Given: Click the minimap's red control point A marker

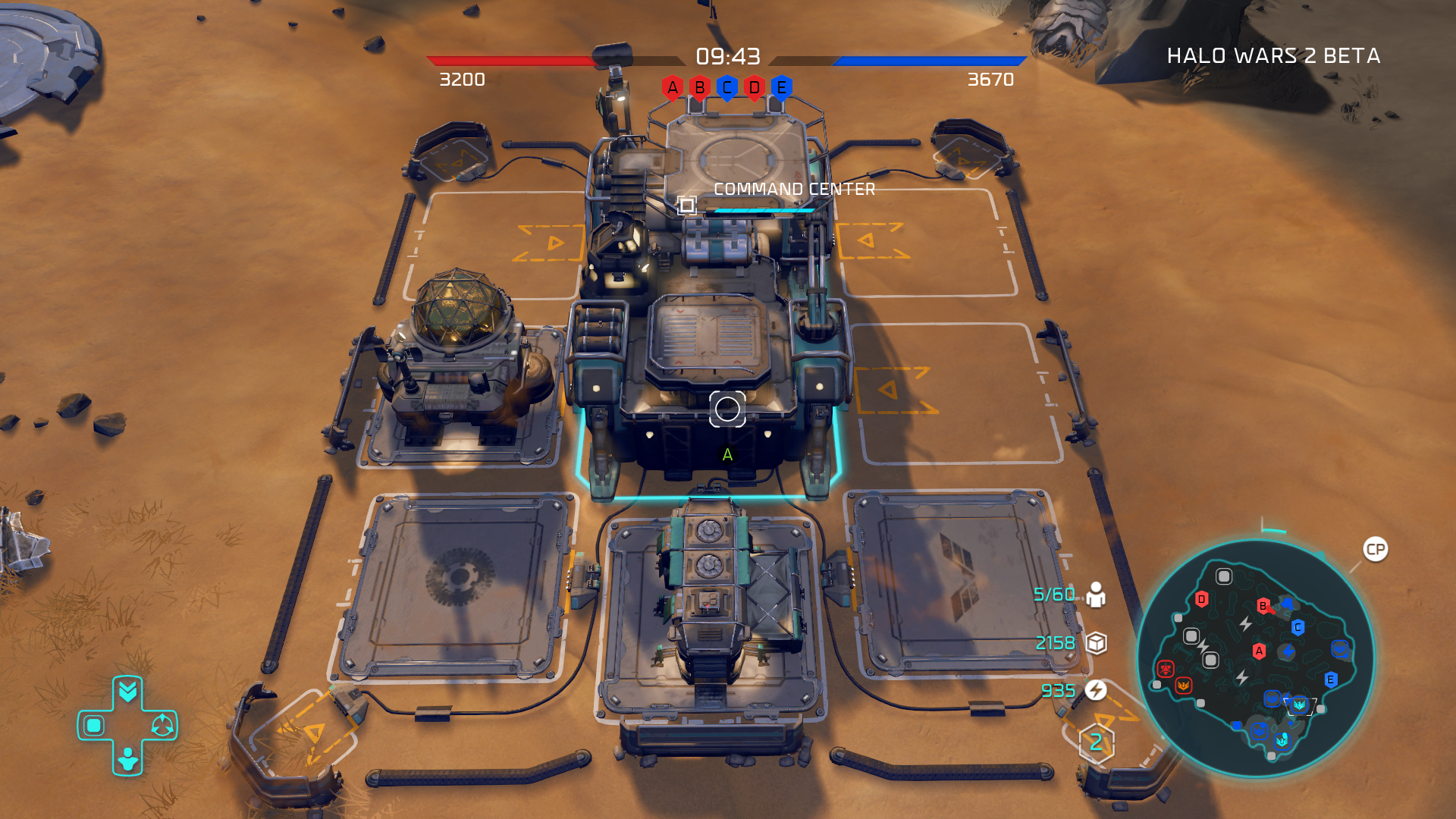Looking at the screenshot, I should point(1259,651).
